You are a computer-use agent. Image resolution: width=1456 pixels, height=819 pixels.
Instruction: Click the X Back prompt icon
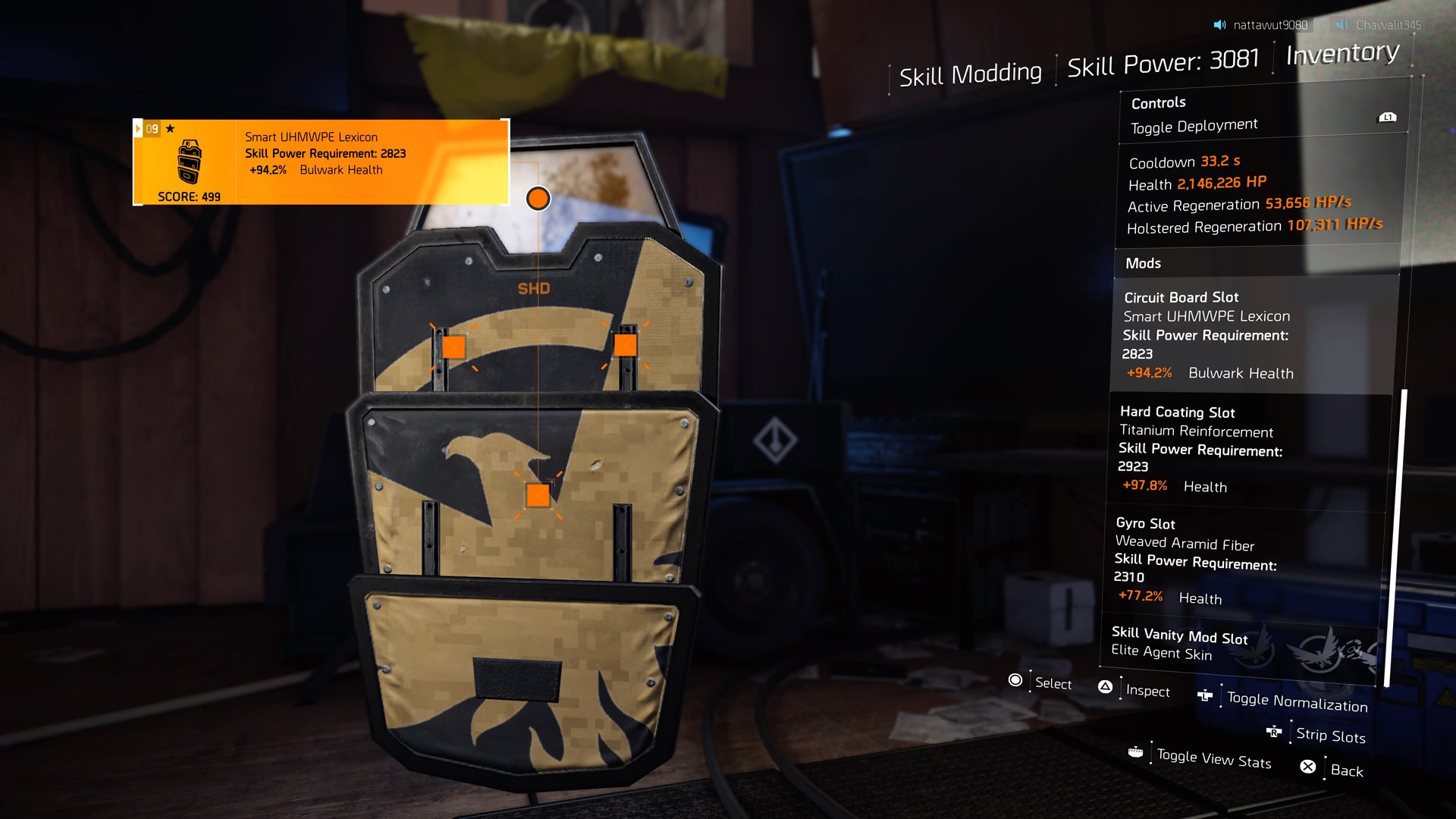tap(1307, 766)
